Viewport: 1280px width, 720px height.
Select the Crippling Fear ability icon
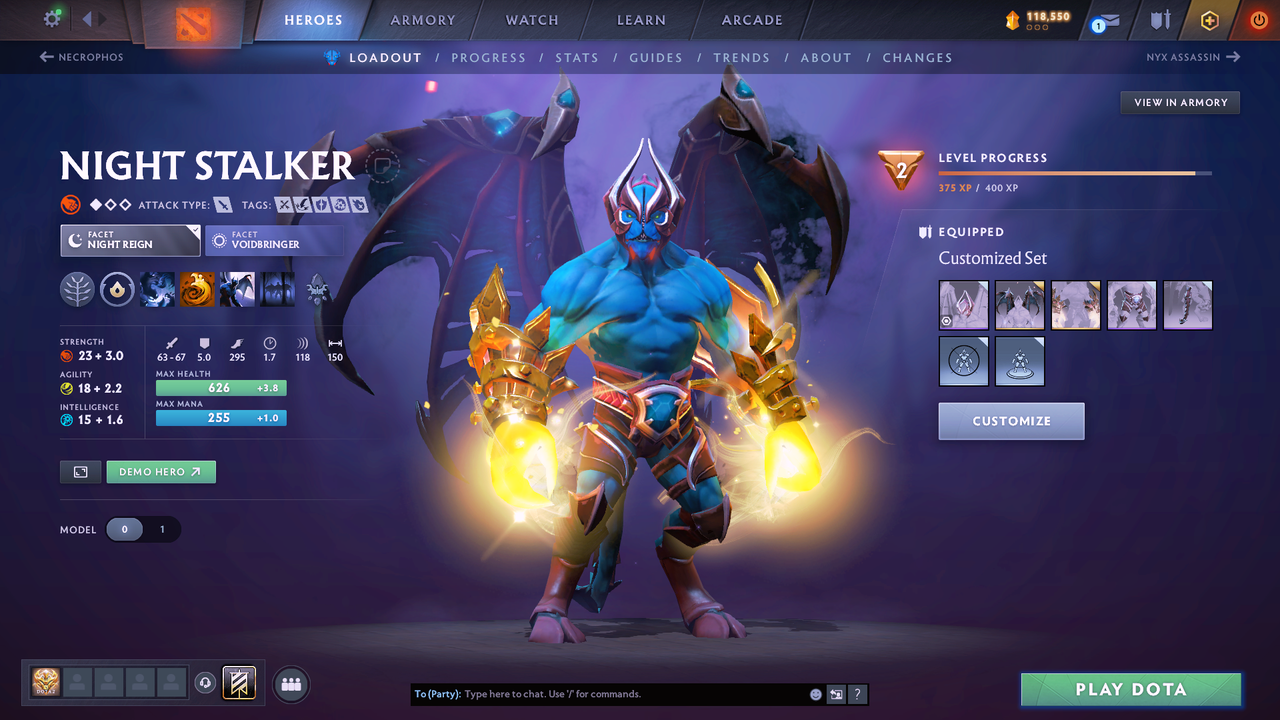pos(197,289)
